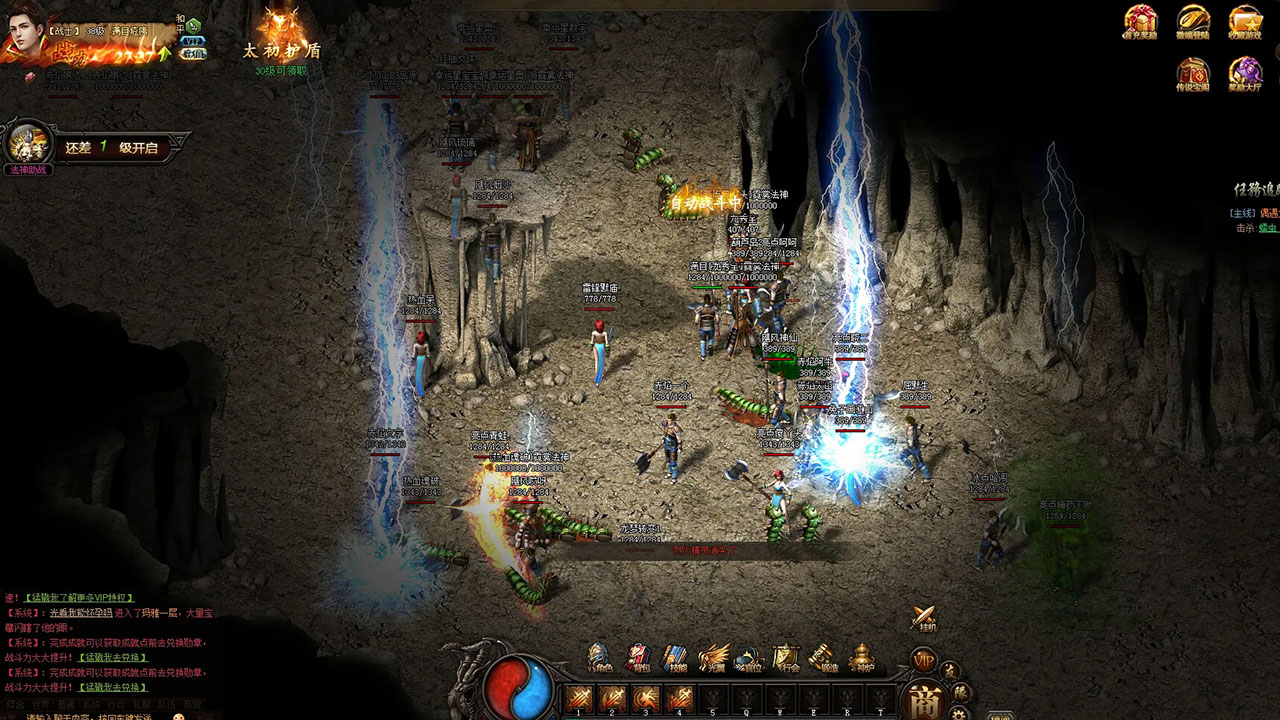Click the 太初护盾 shield reward icon
The height and width of the screenshot is (720, 1280).
pos(281,28)
